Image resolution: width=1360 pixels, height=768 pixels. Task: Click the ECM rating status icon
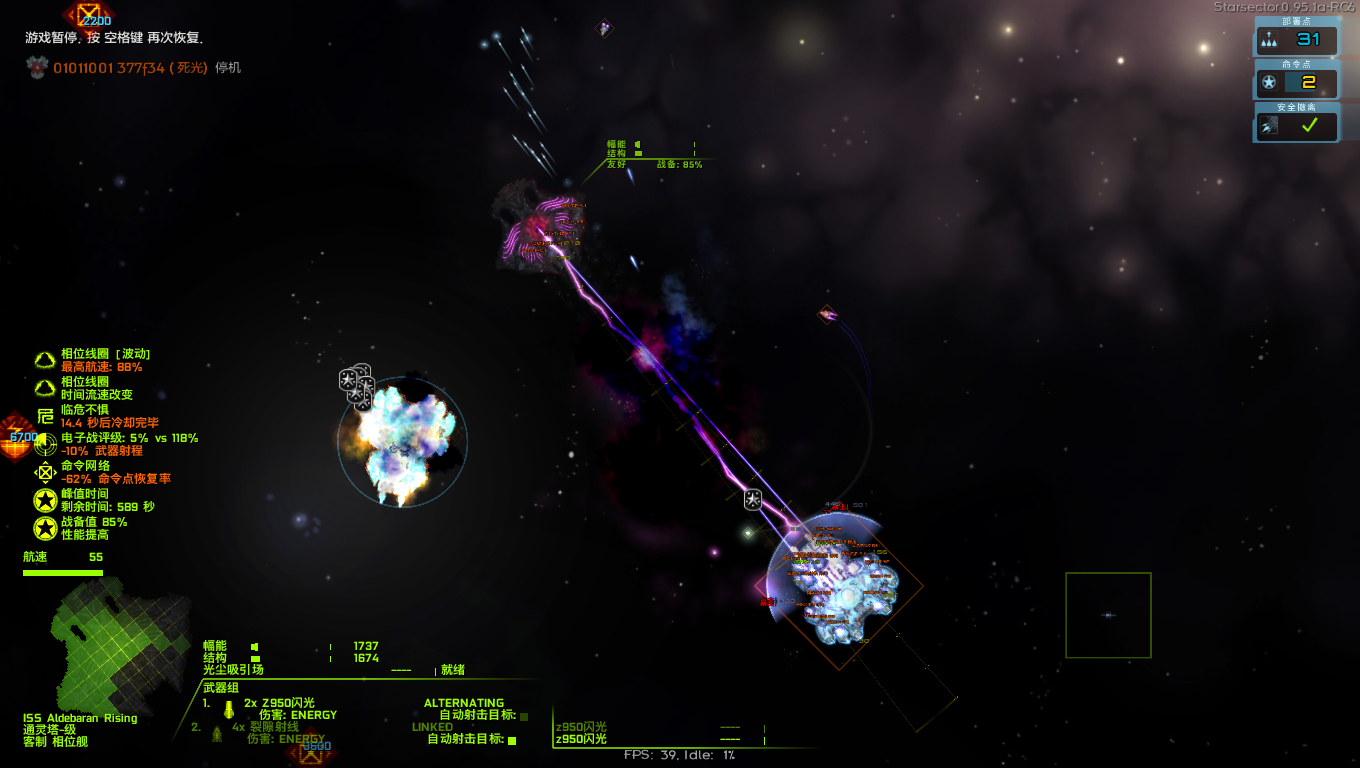pos(45,444)
